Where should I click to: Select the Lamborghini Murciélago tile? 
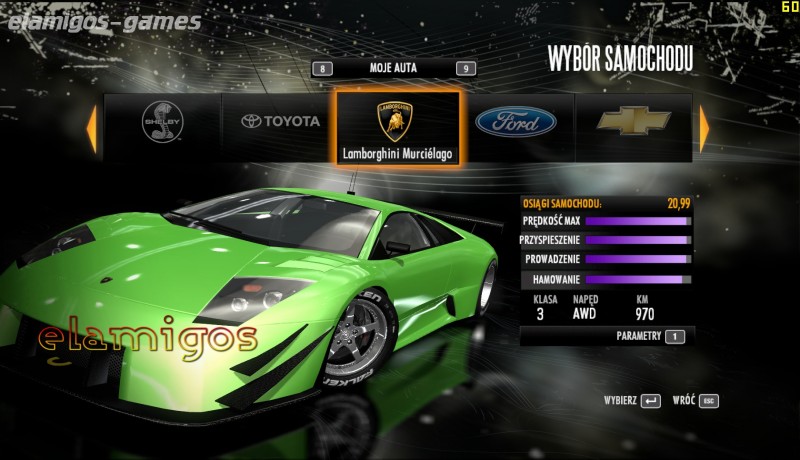pos(398,127)
